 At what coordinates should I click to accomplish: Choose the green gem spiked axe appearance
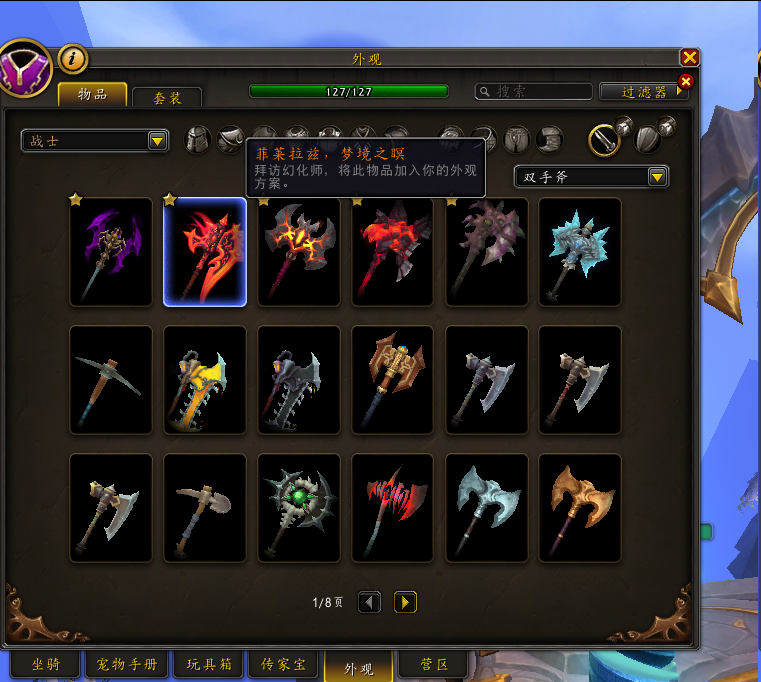point(299,507)
